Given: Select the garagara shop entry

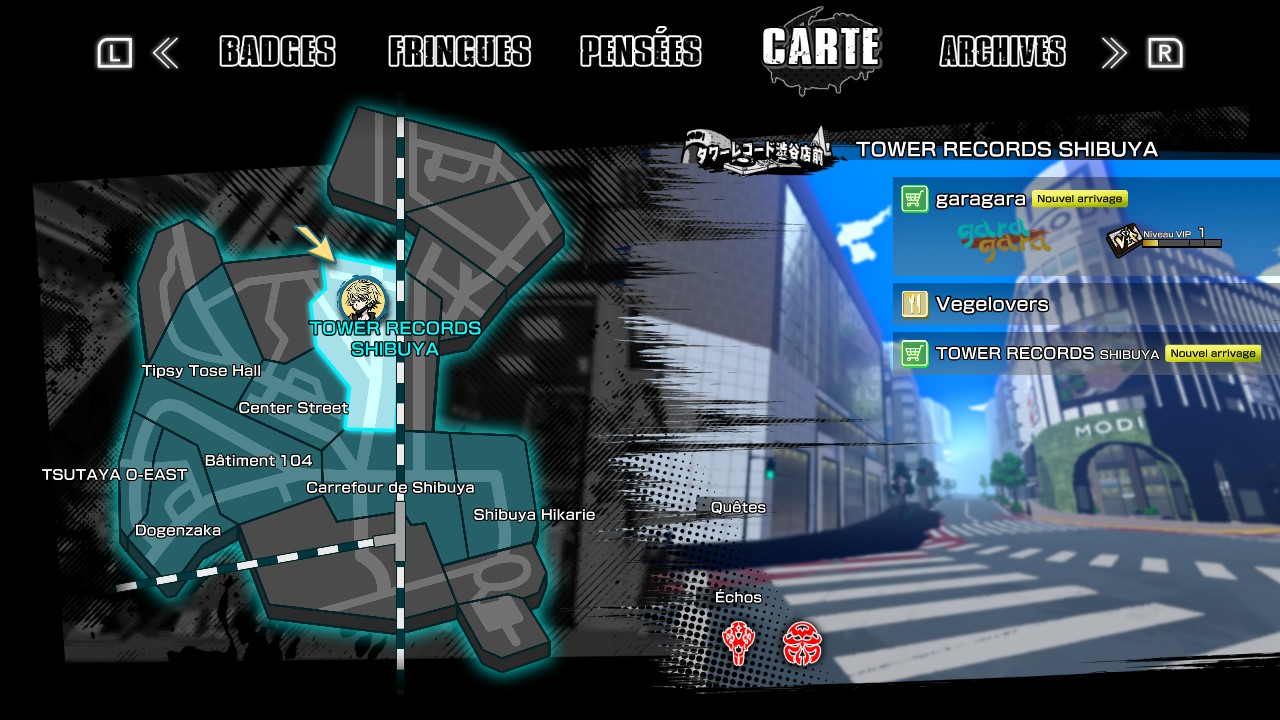Looking at the screenshot, I should tap(1085, 225).
